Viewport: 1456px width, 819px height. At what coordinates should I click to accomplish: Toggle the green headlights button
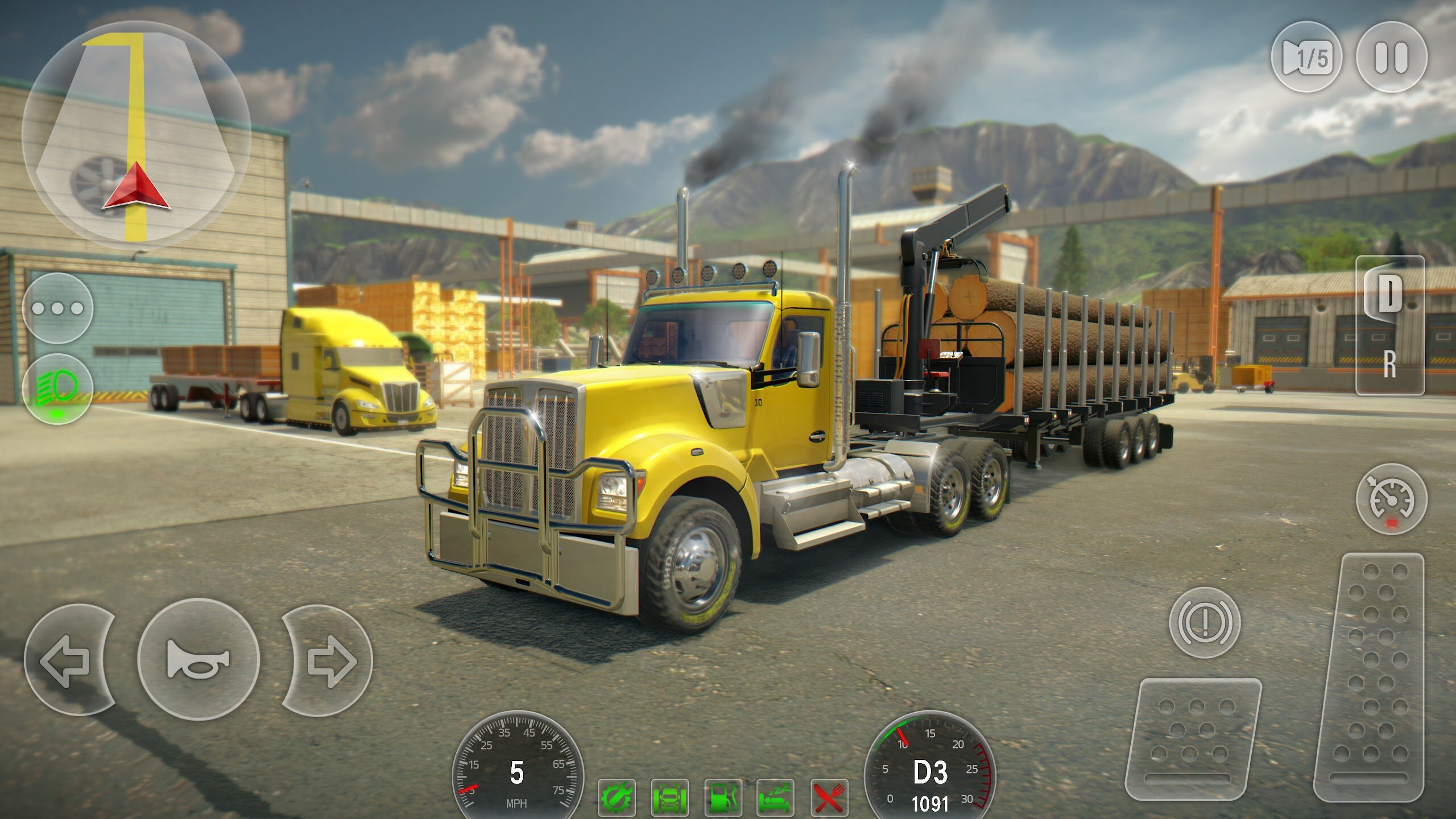click(58, 388)
